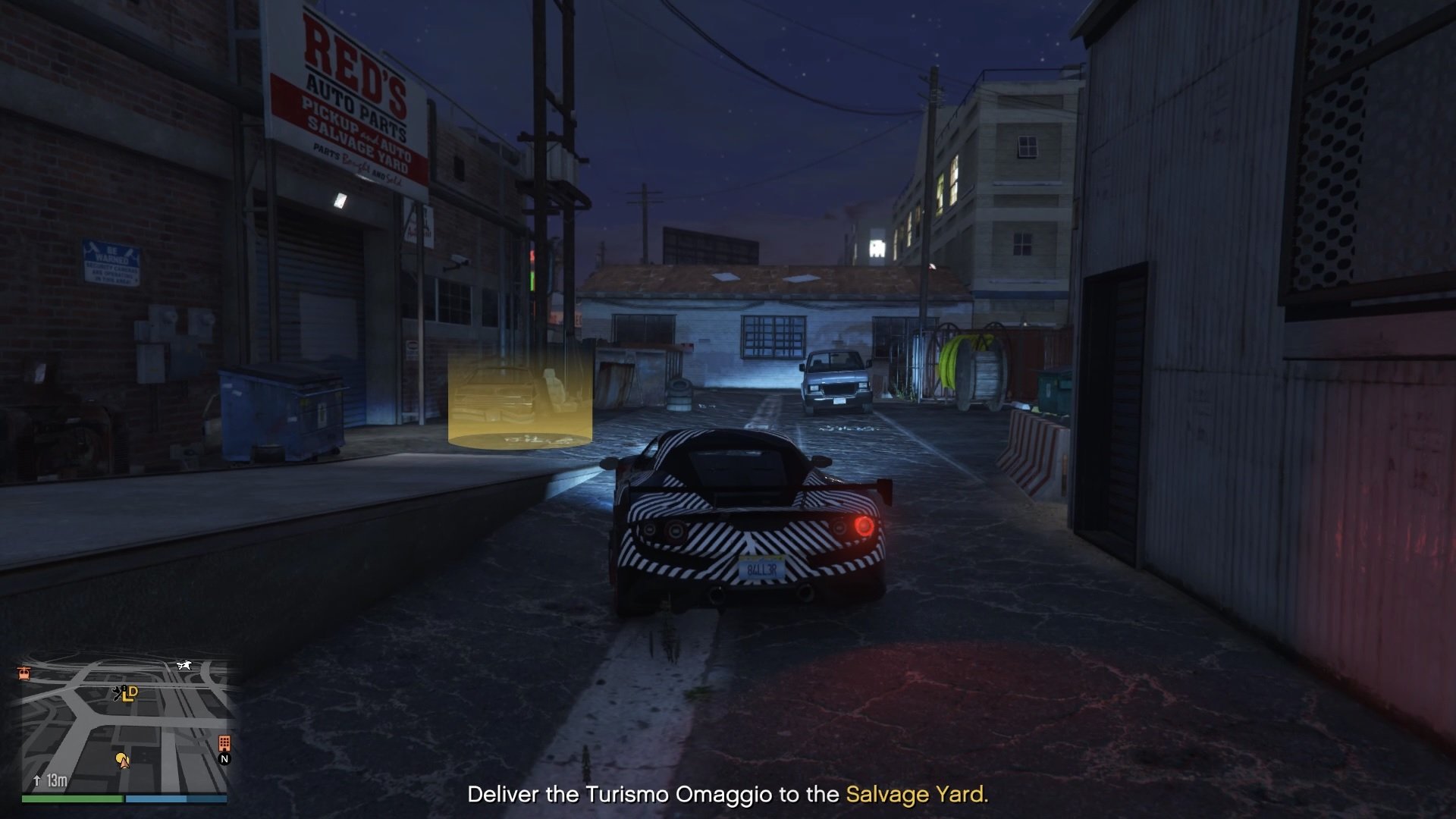This screenshot has height=819, width=1456.
Task: Select the yellow LD blip on the minimap
Action: [130, 695]
